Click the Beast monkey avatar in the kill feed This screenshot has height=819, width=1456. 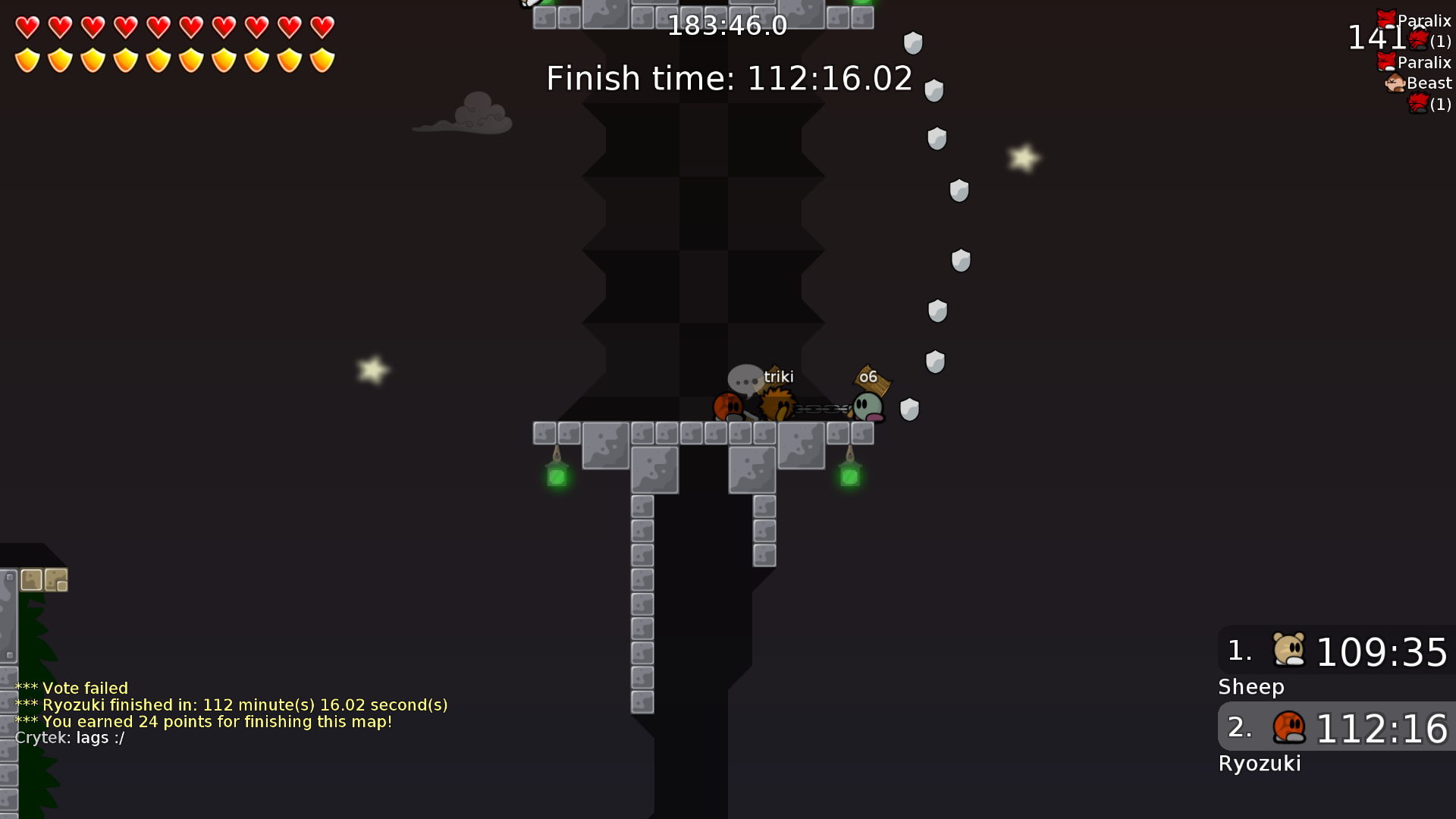point(1396,83)
